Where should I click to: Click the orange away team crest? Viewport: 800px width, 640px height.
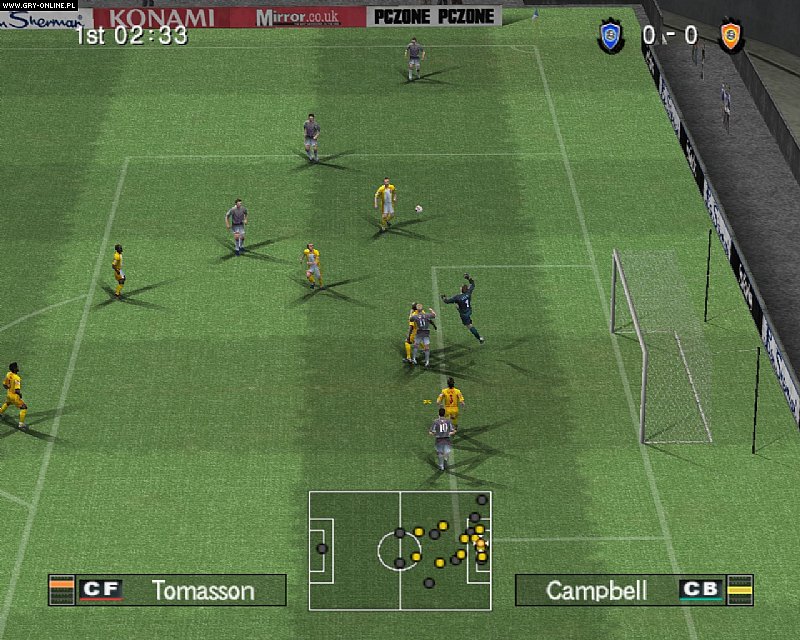tap(732, 37)
